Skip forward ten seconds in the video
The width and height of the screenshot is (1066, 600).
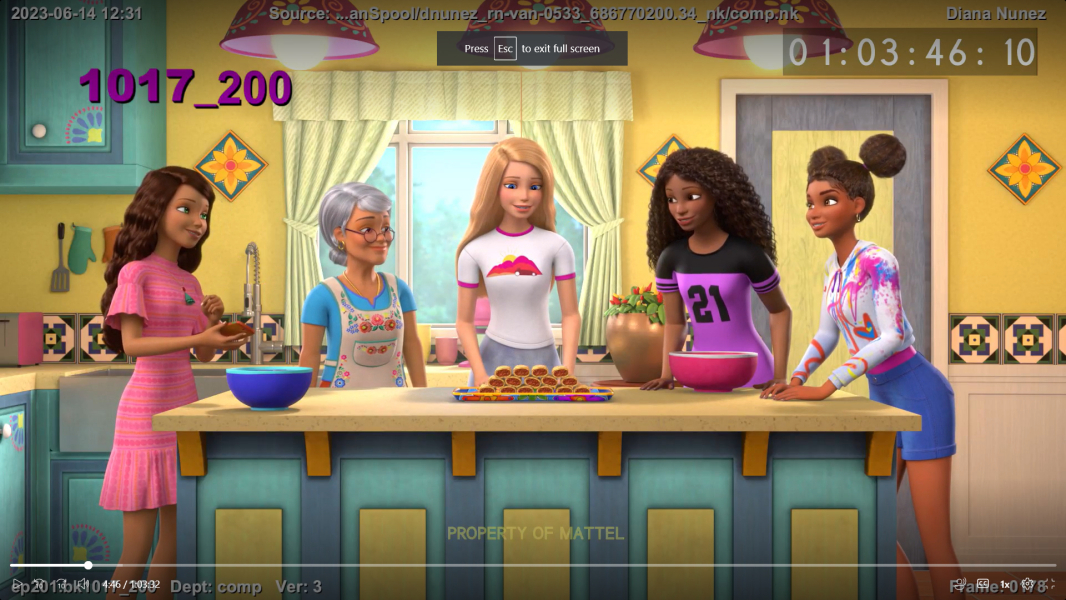61,584
